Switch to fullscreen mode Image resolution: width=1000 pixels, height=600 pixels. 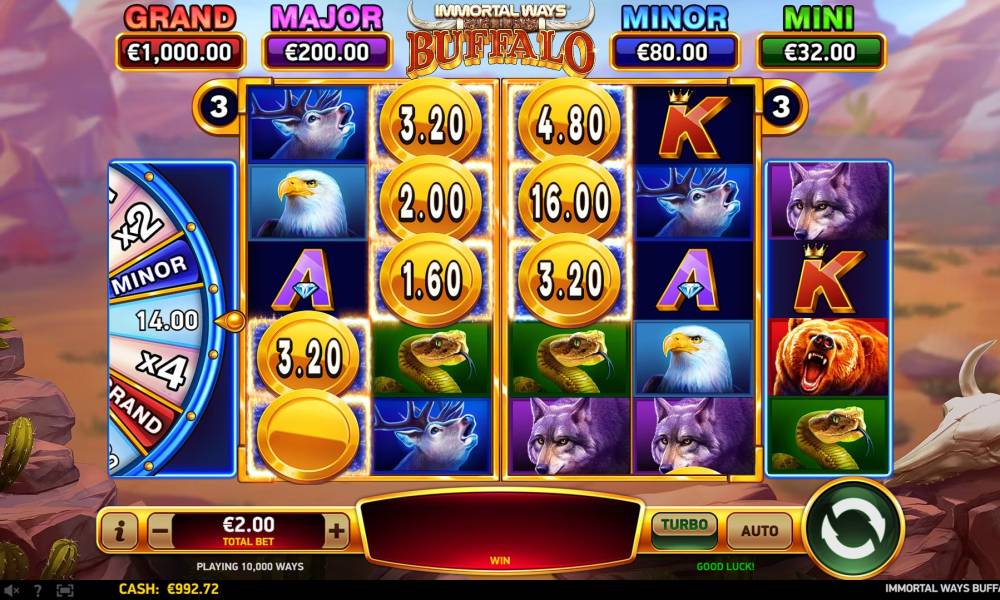(x=65, y=591)
